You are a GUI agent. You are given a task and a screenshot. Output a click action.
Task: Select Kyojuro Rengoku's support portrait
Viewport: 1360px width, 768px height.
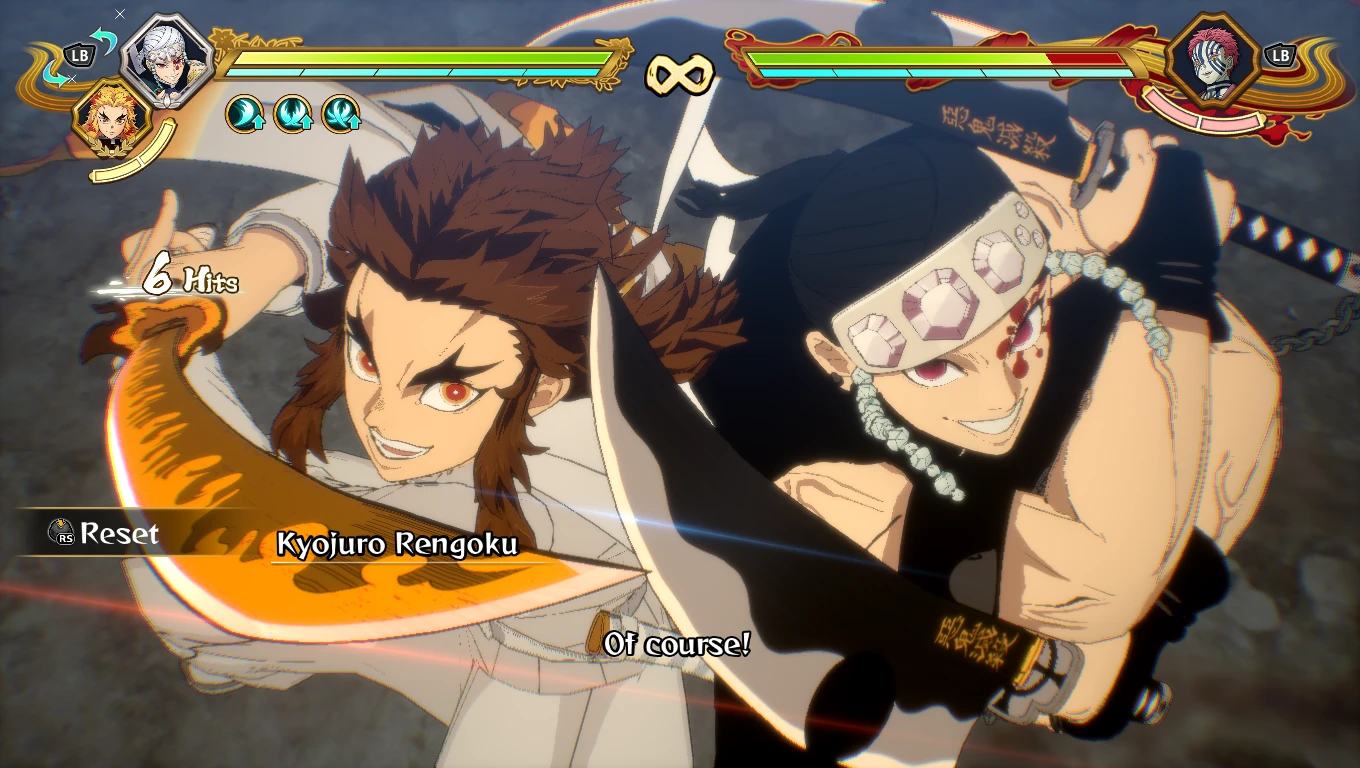point(111,118)
